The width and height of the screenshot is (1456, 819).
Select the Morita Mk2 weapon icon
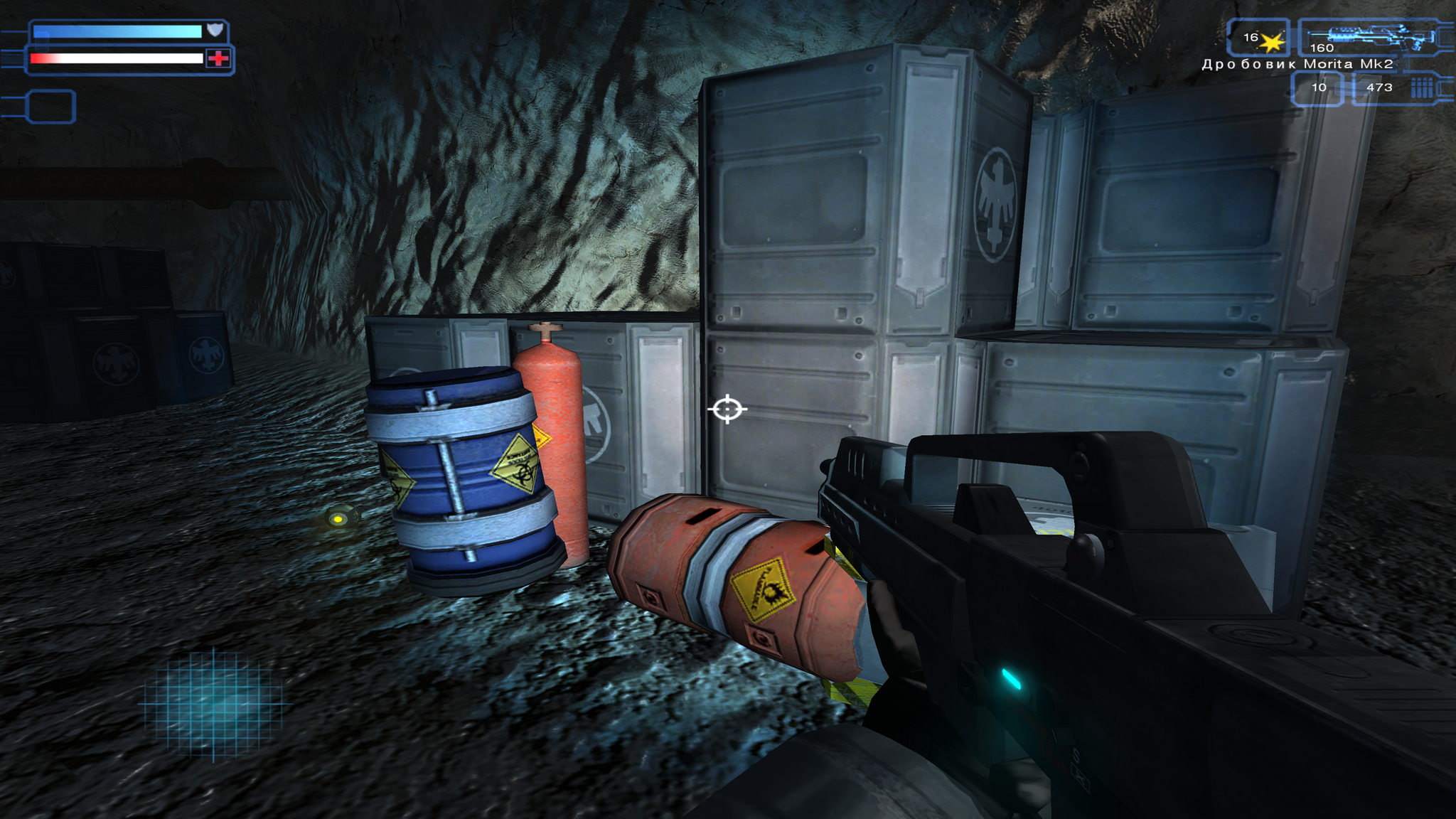pos(1371,36)
